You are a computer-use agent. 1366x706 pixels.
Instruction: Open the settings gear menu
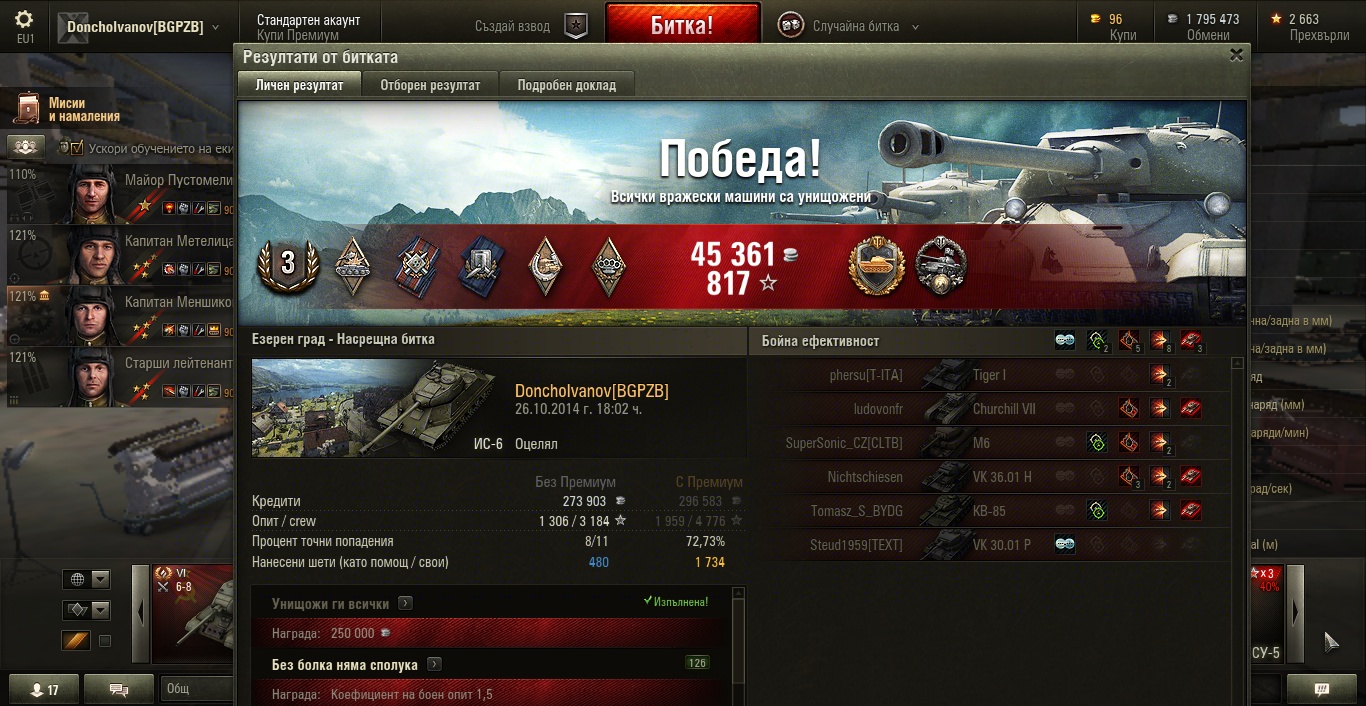(24, 20)
